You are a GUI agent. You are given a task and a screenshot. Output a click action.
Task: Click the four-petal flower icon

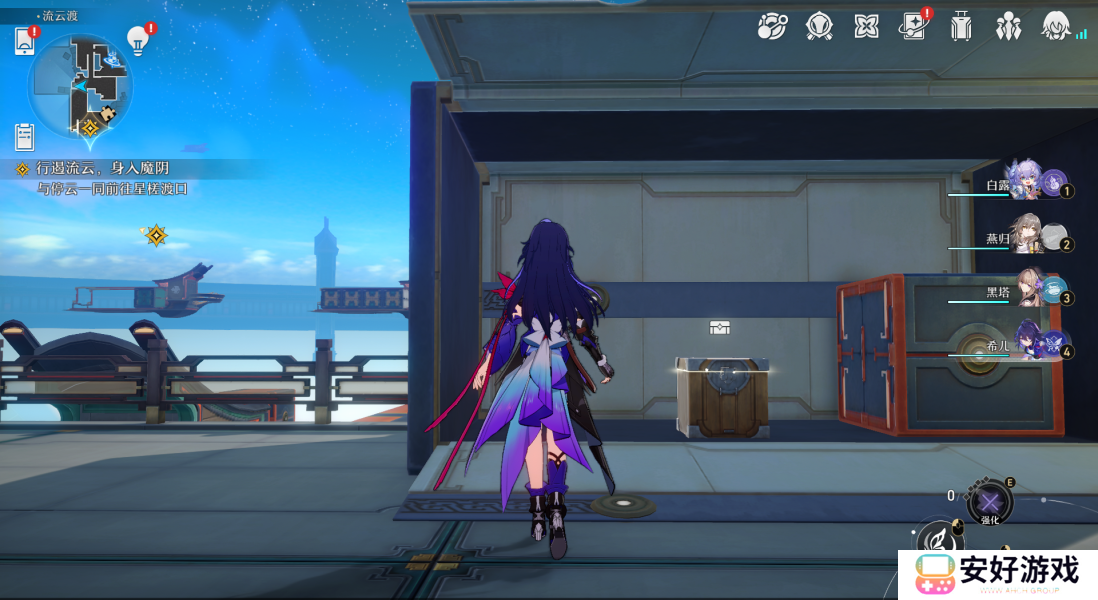click(866, 27)
